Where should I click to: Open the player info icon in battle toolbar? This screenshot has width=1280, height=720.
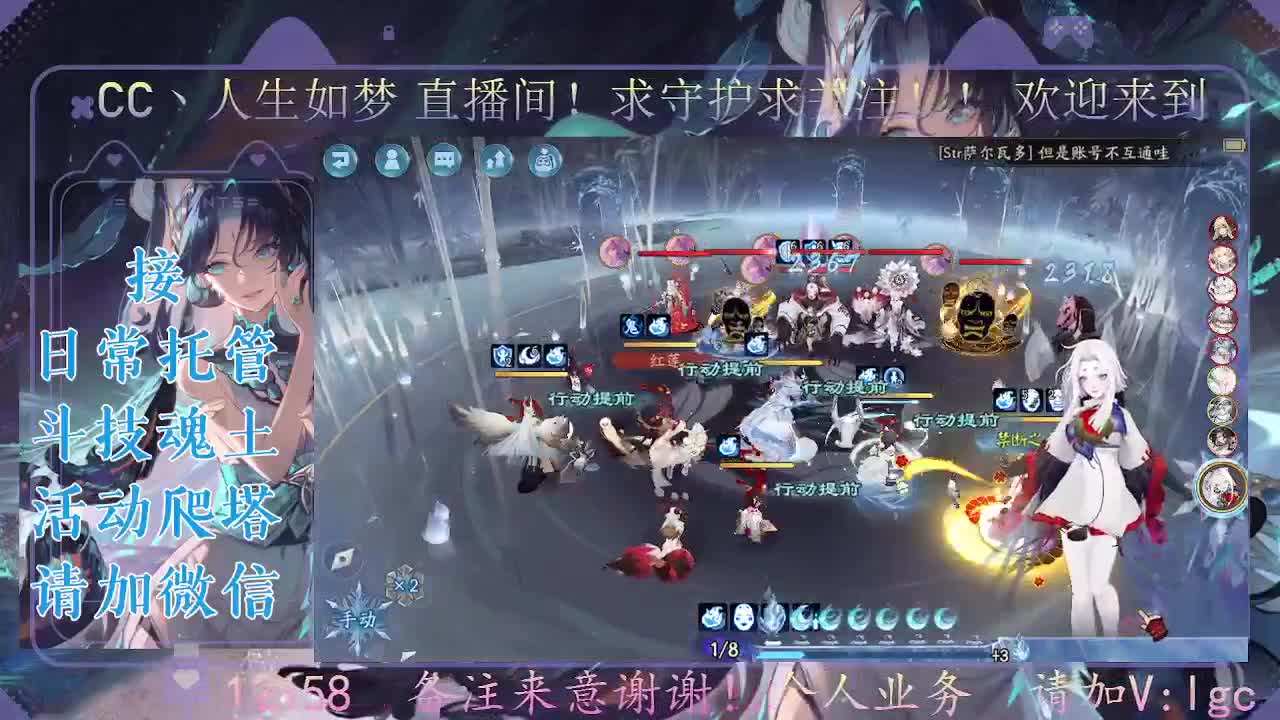tap(392, 160)
